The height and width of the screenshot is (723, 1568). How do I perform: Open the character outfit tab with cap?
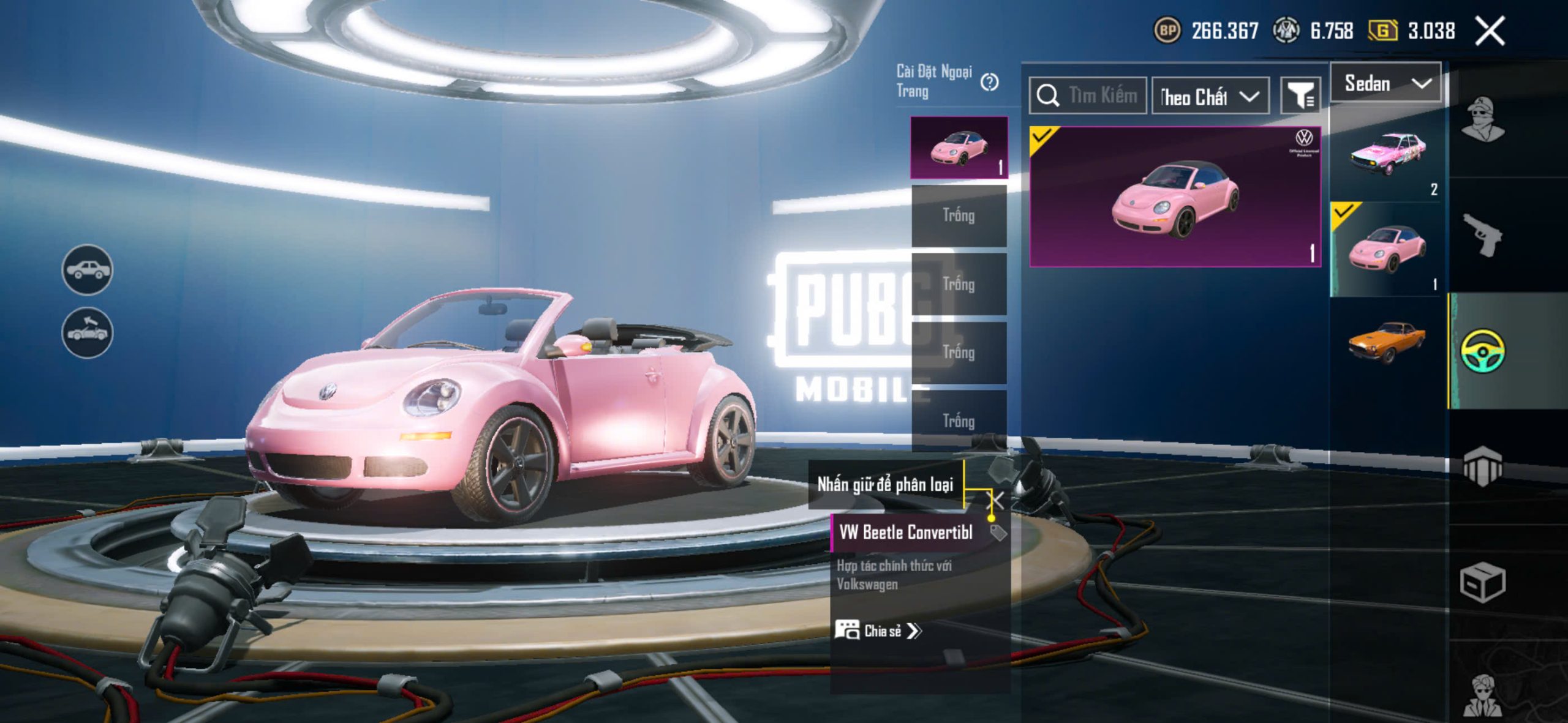click(1482, 119)
